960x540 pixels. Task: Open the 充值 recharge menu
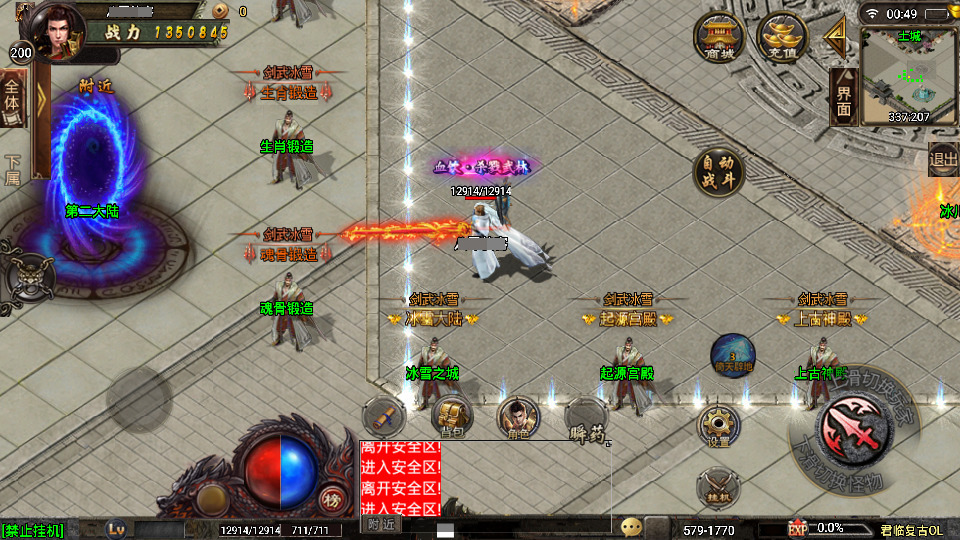pyautogui.click(x=781, y=39)
